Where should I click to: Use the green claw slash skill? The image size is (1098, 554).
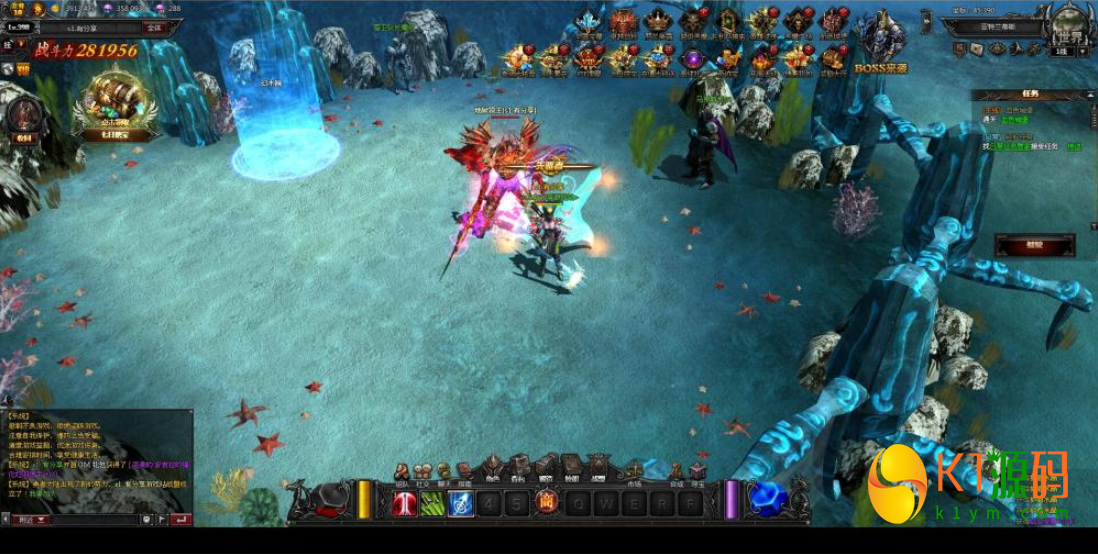[432, 503]
